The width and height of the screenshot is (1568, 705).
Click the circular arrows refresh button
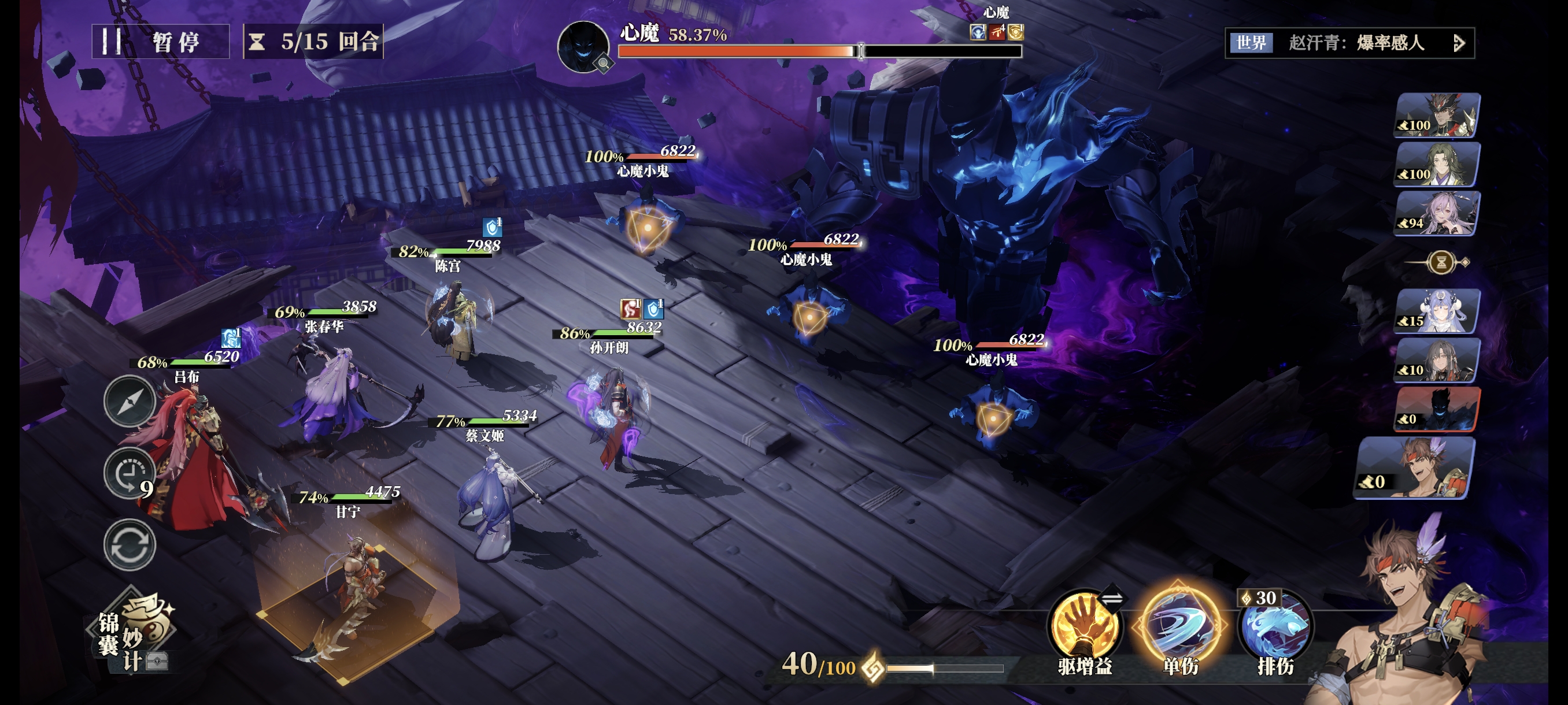(129, 544)
